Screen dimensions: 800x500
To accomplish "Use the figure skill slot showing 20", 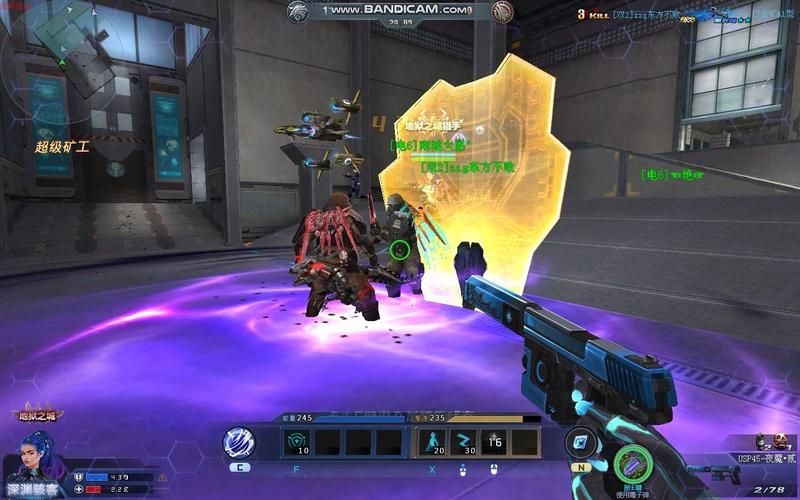I will [433, 442].
